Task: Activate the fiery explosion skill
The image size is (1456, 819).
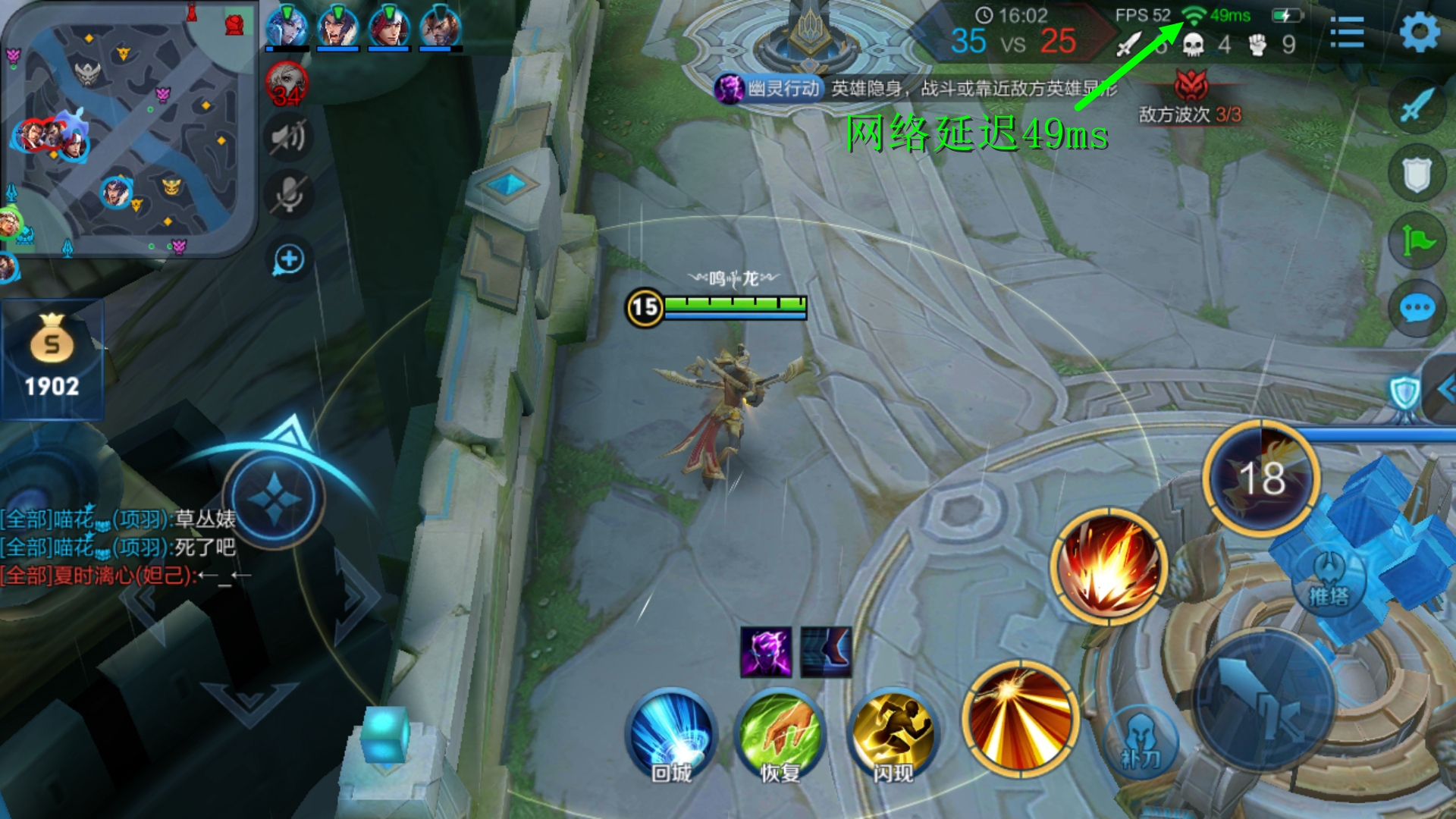Action: coord(1109,566)
